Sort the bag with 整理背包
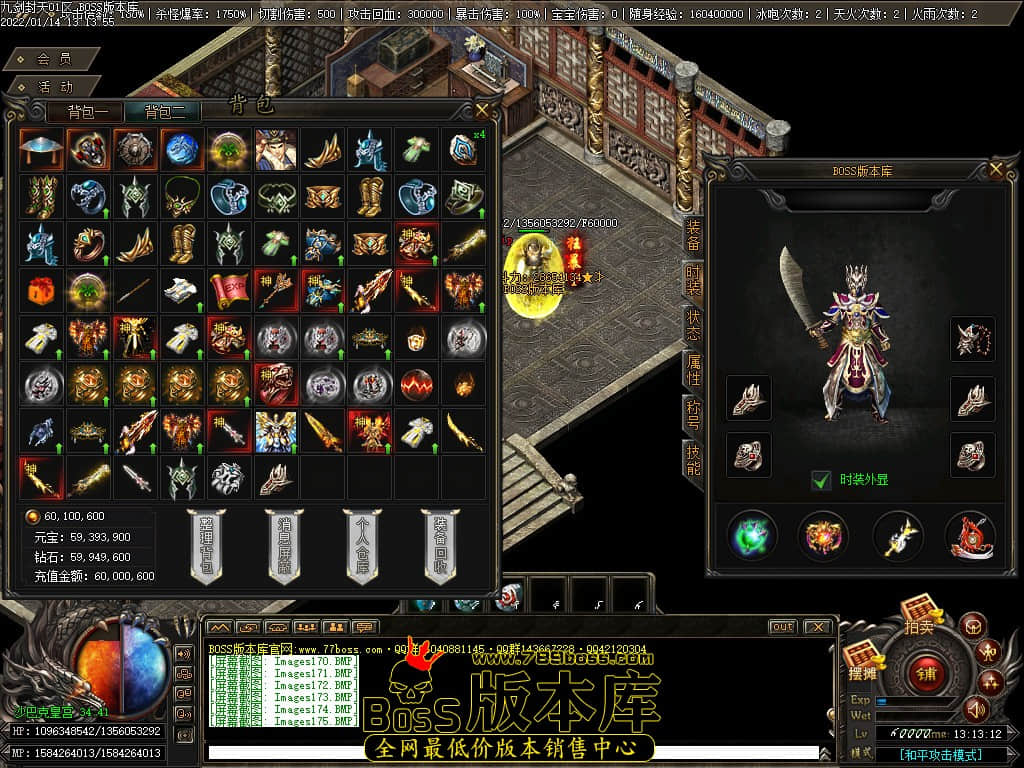This screenshot has height=768, width=1024. click(x=204, y=546)
